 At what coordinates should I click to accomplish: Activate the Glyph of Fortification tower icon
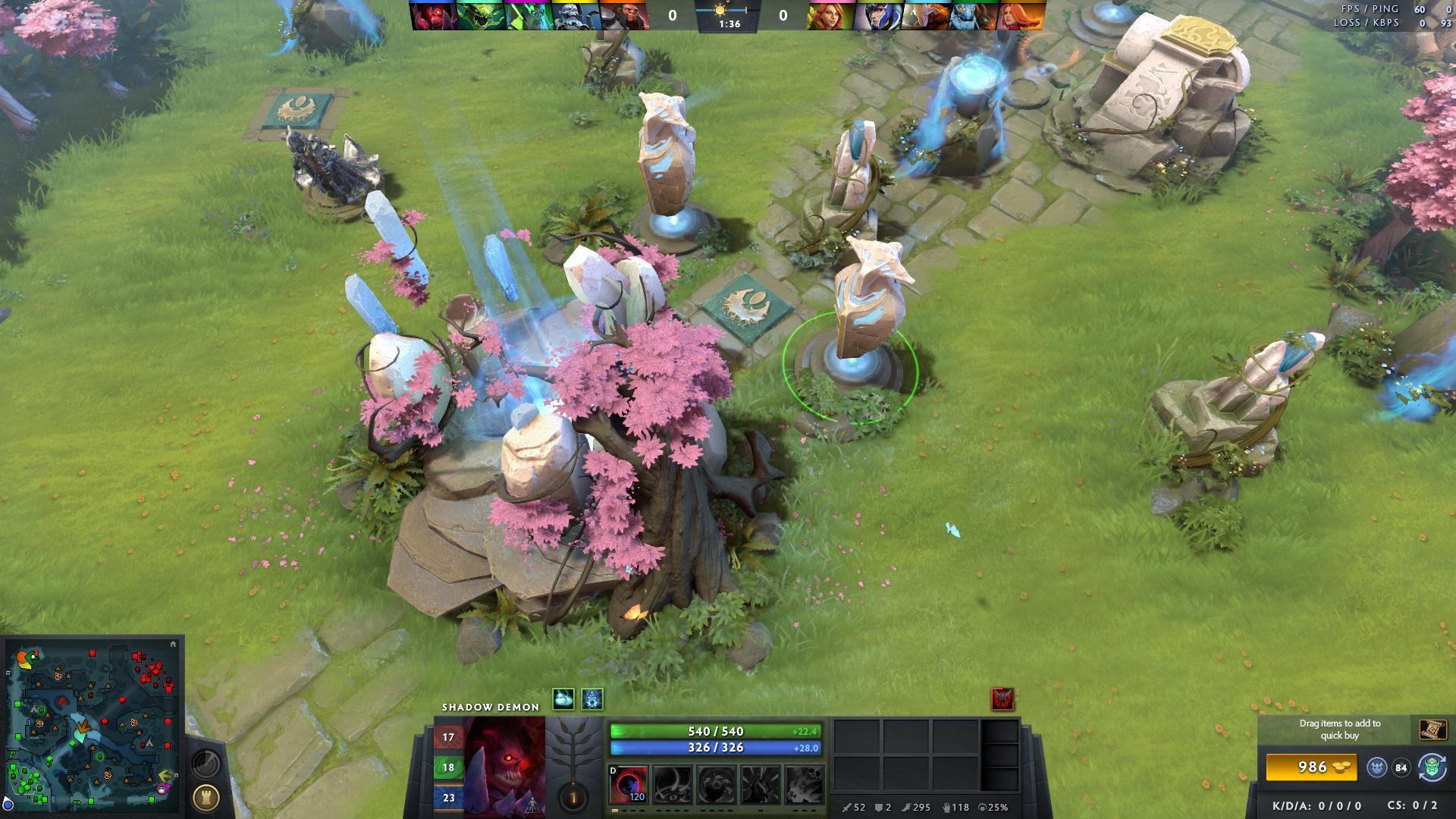(206, 797)
